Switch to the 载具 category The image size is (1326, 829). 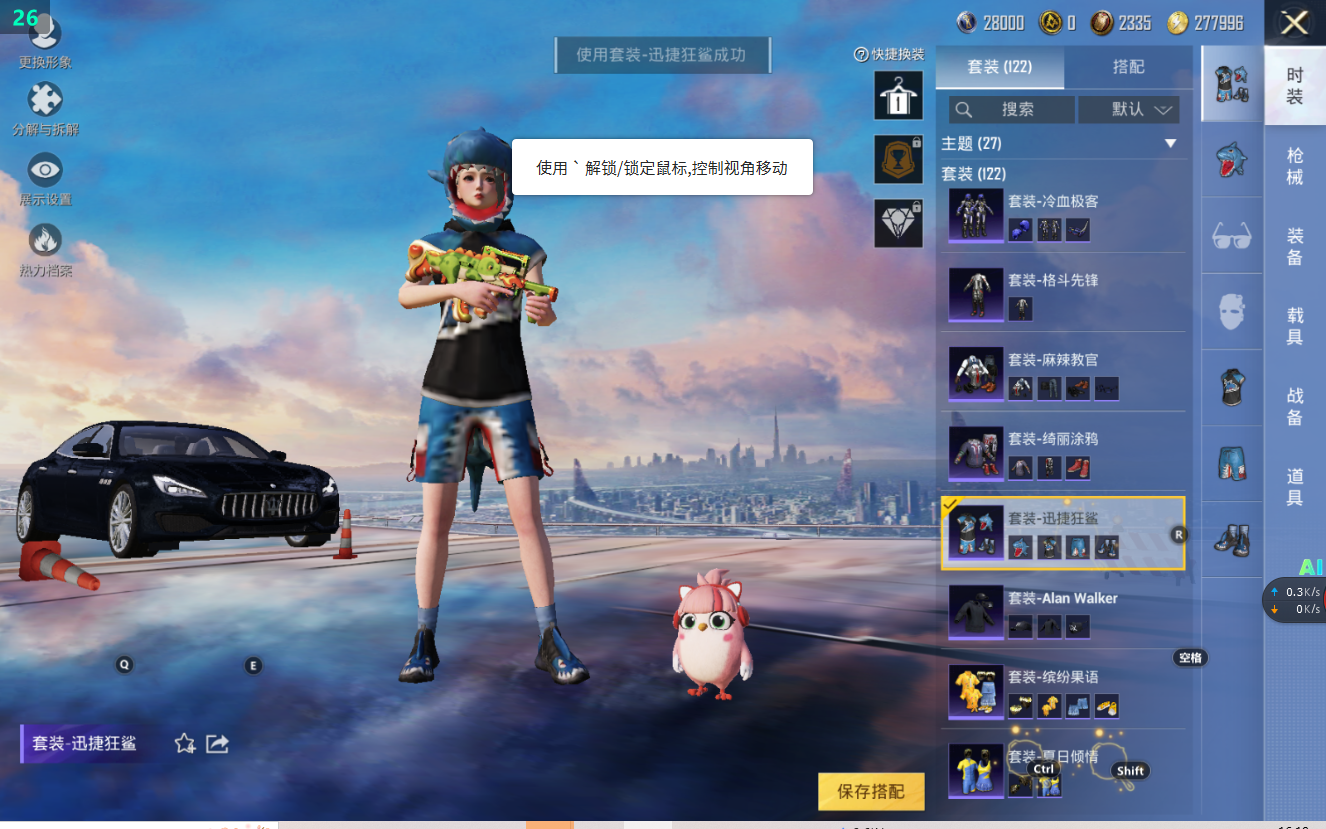[x=1295, y=326]
